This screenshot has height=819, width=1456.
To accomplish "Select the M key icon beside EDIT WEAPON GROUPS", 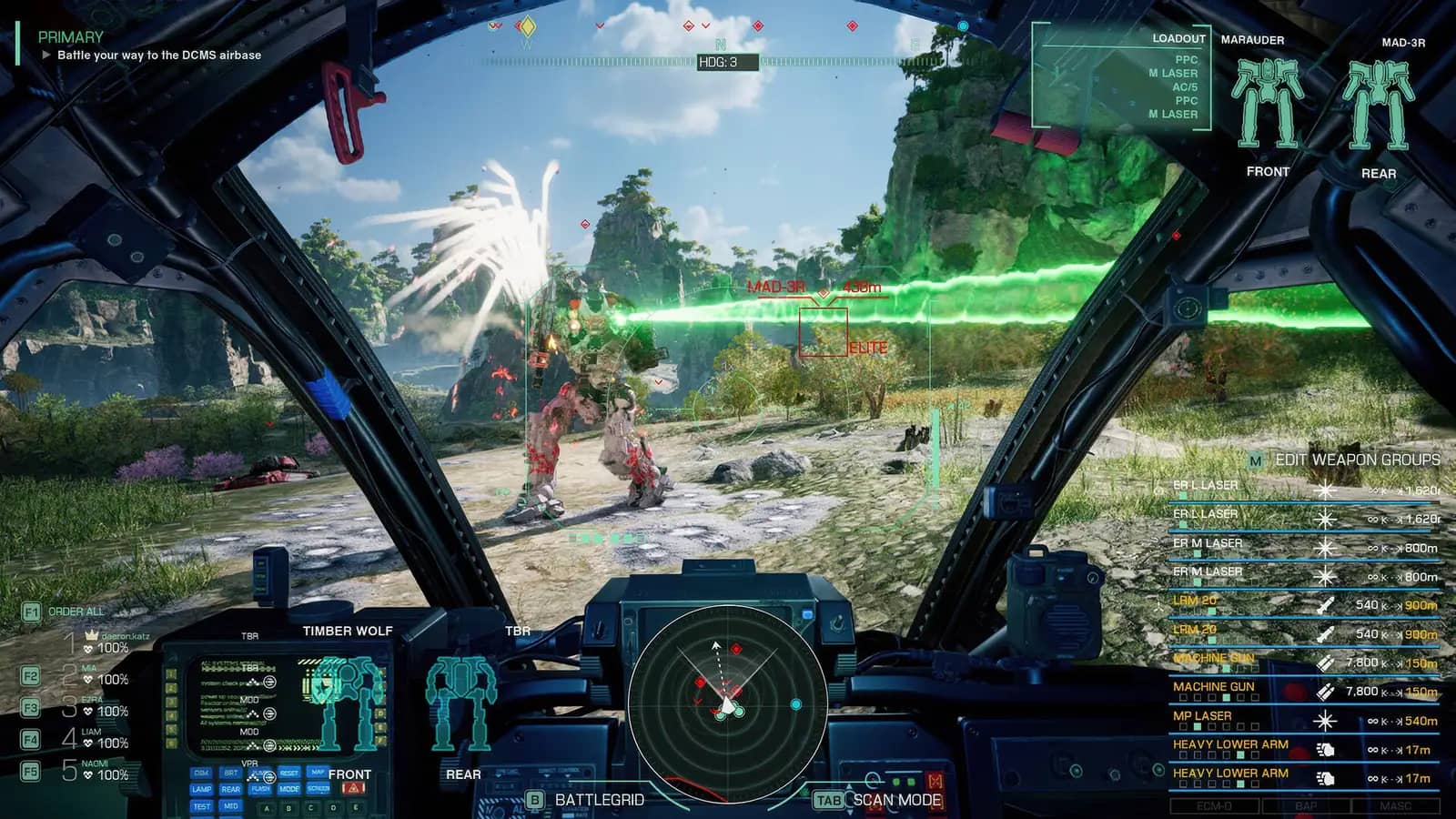I will 1254,461.
